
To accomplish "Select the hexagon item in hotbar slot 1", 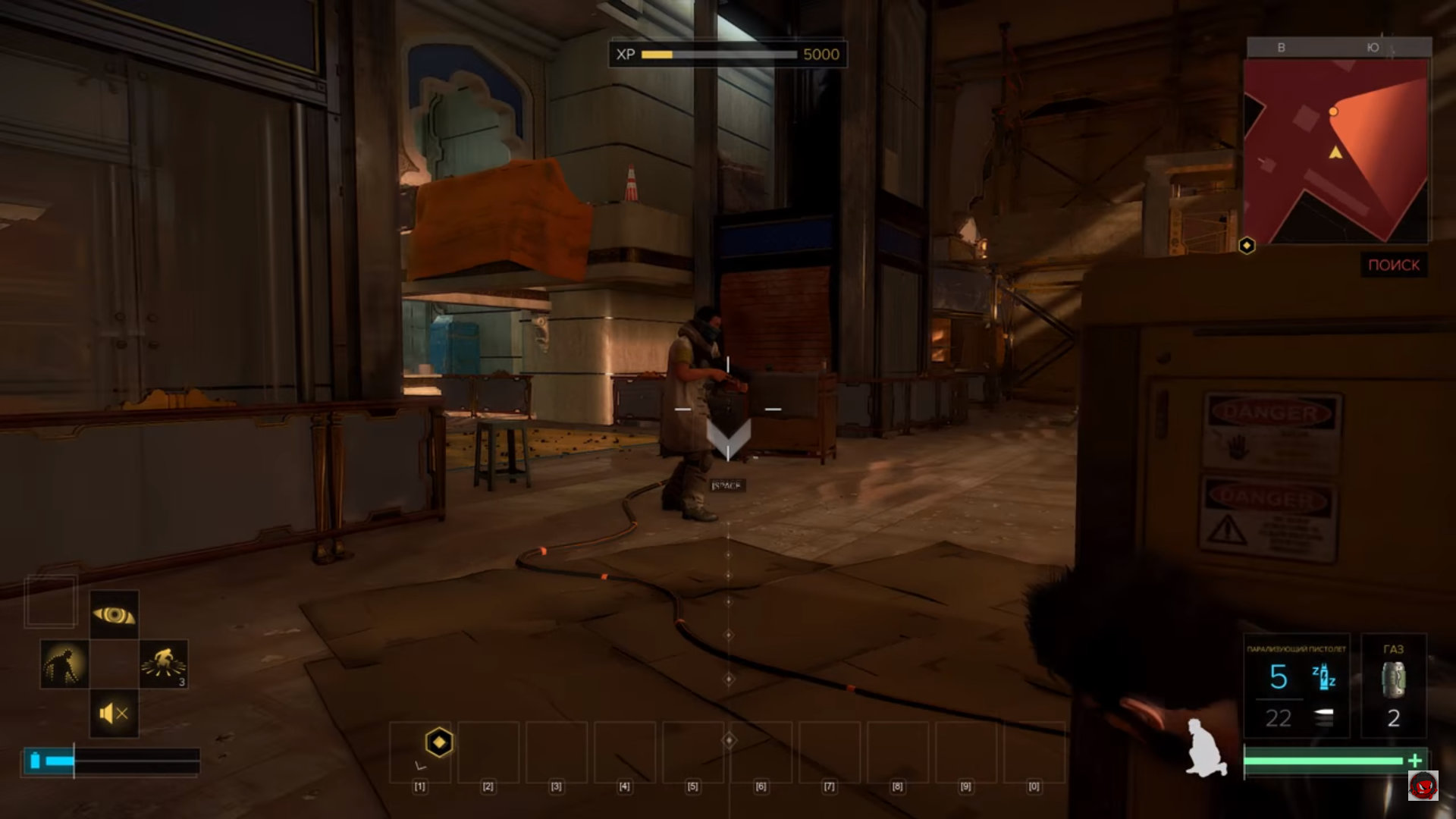I will click(x=438, y=742).
